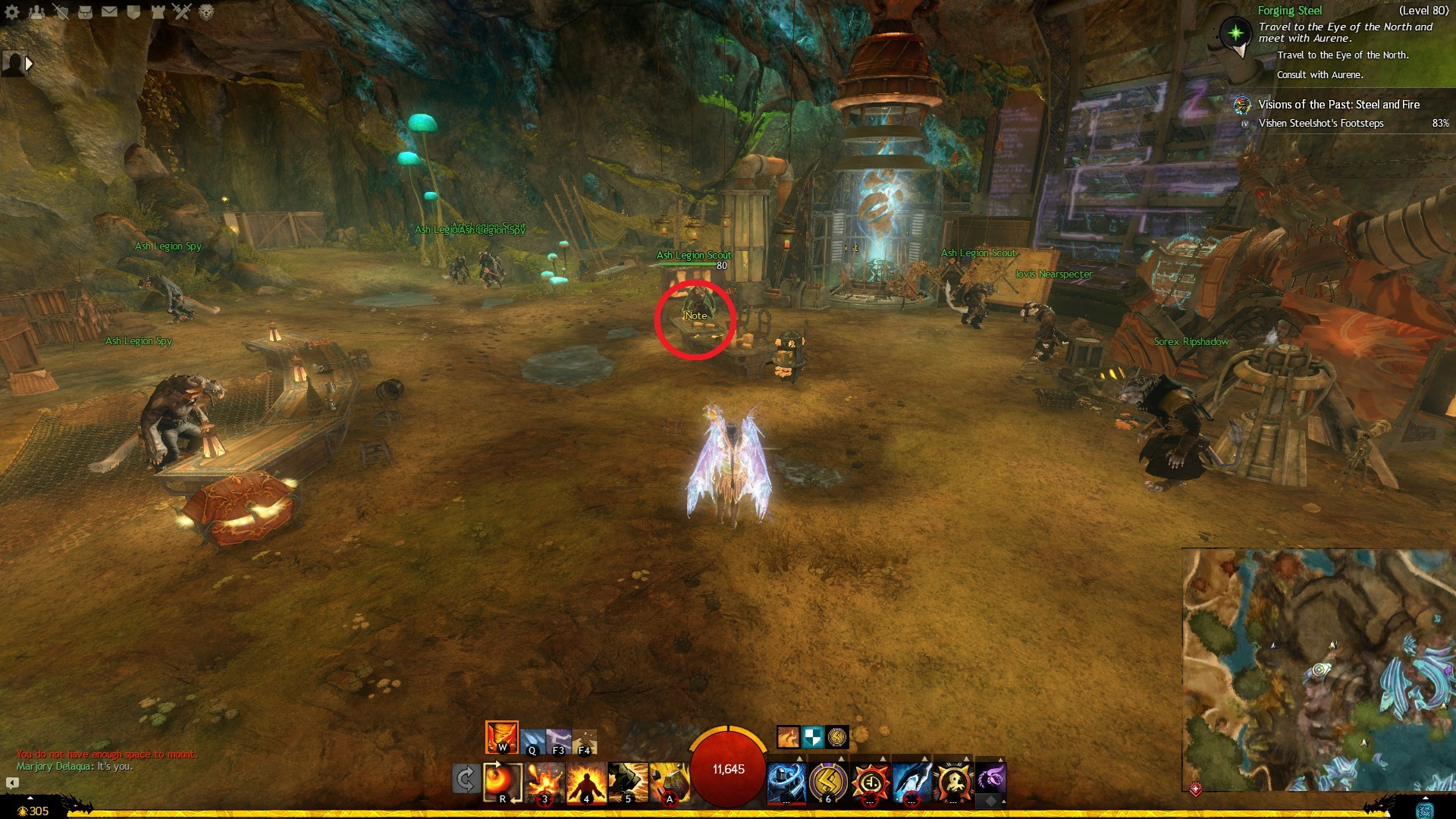1456x819 pixels.
Task: Open the PvP crossed swords icon
Action: click(x=182, y=11)
